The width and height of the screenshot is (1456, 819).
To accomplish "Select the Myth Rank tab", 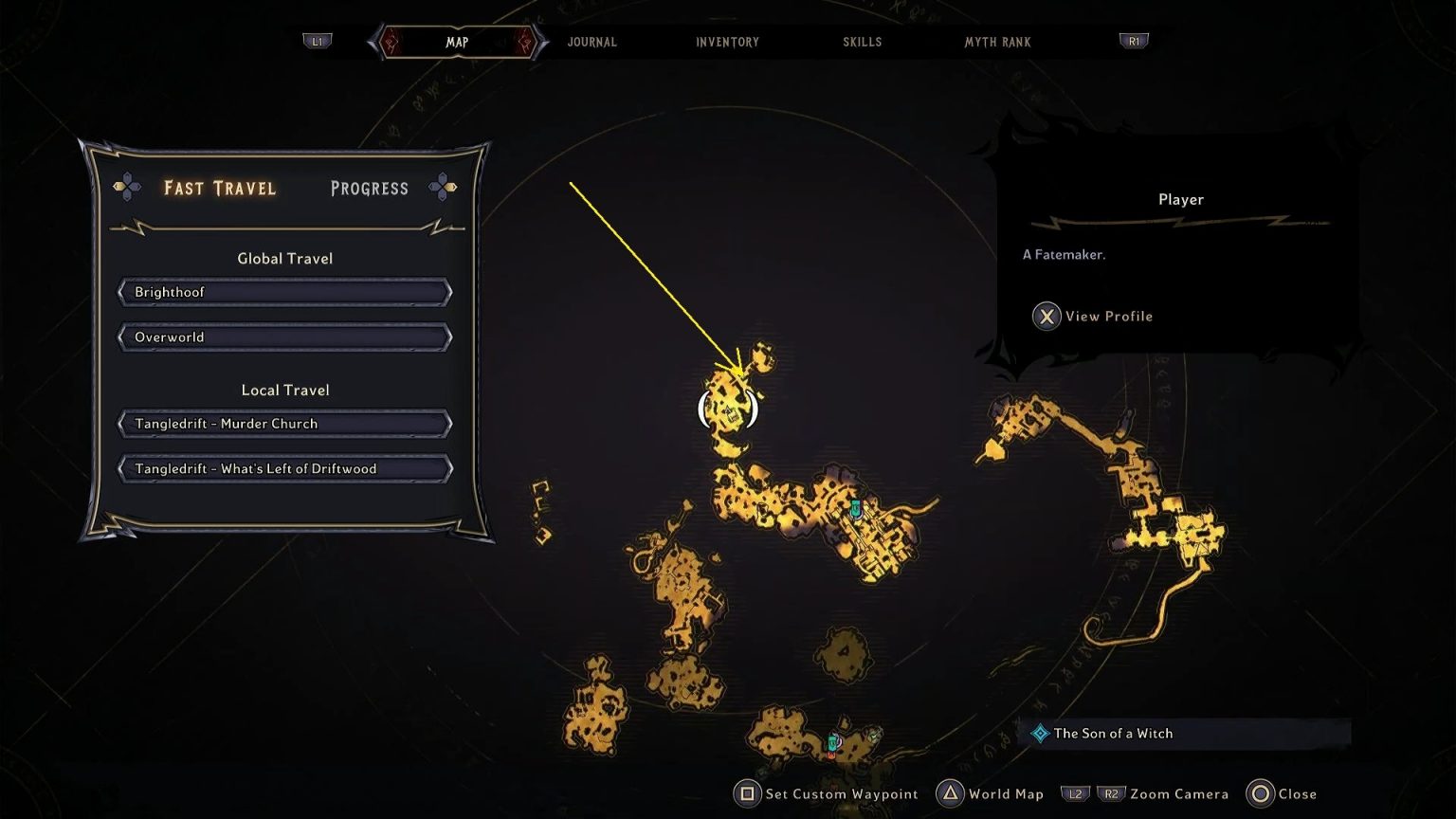I will [x=997, y=42].
